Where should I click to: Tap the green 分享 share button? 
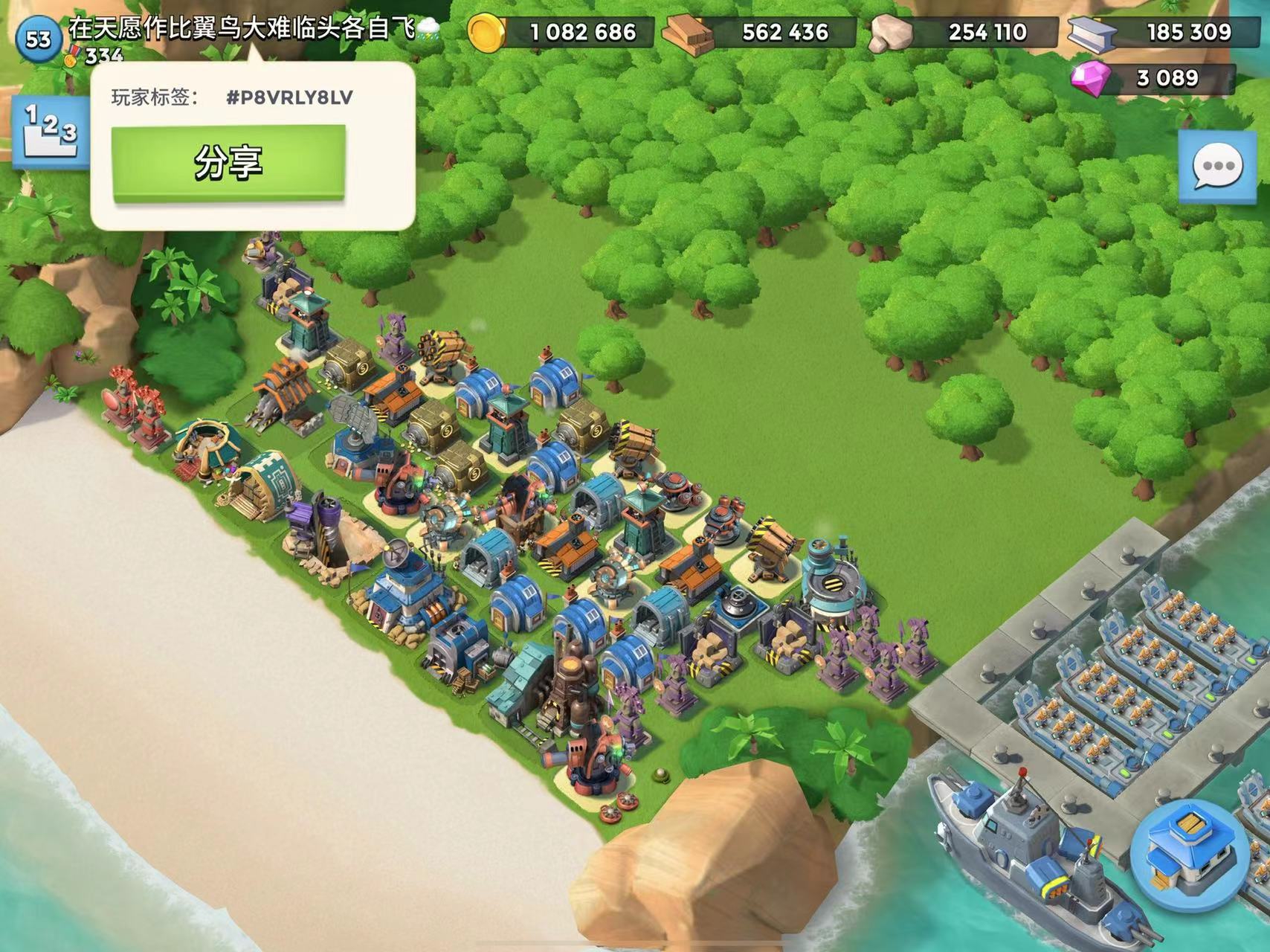point(228,163)
